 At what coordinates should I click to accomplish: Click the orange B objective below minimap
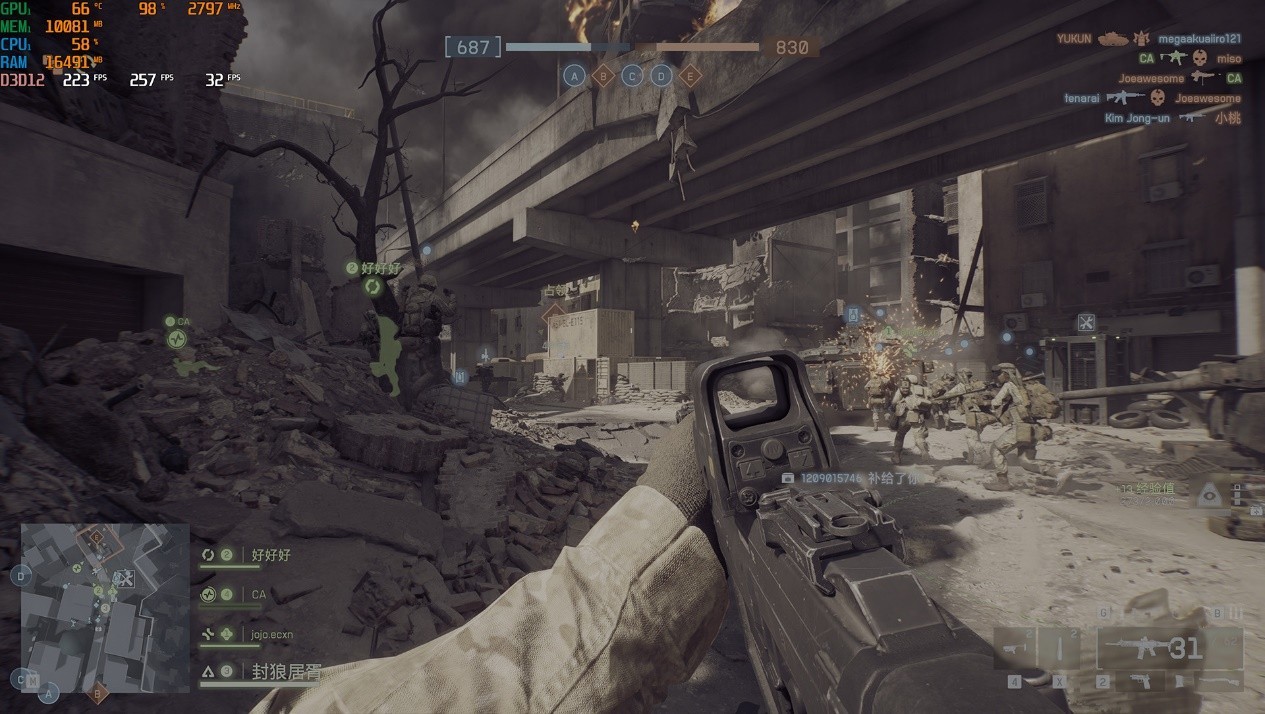(x=98, y=692)
